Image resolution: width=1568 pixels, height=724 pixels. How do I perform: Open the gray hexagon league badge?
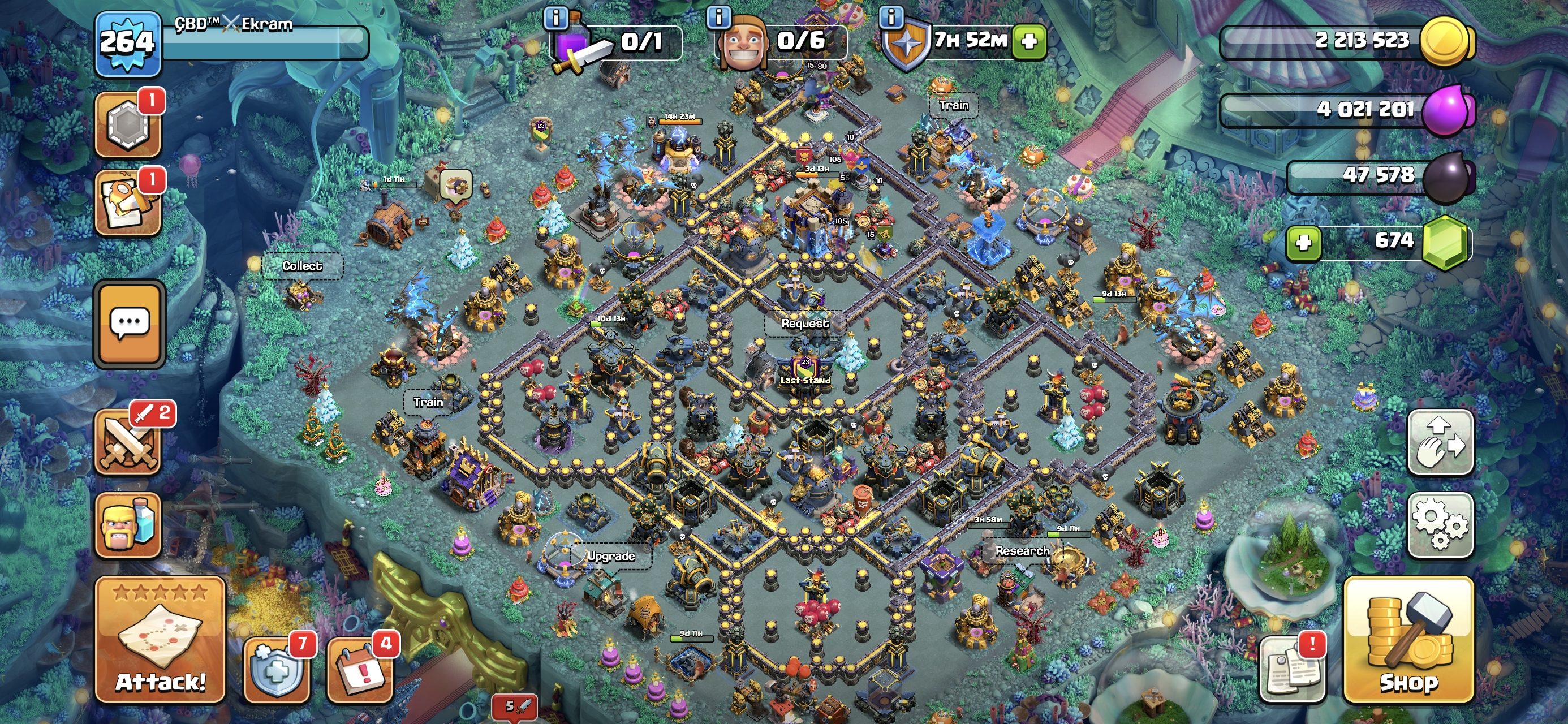coord(128,124)
